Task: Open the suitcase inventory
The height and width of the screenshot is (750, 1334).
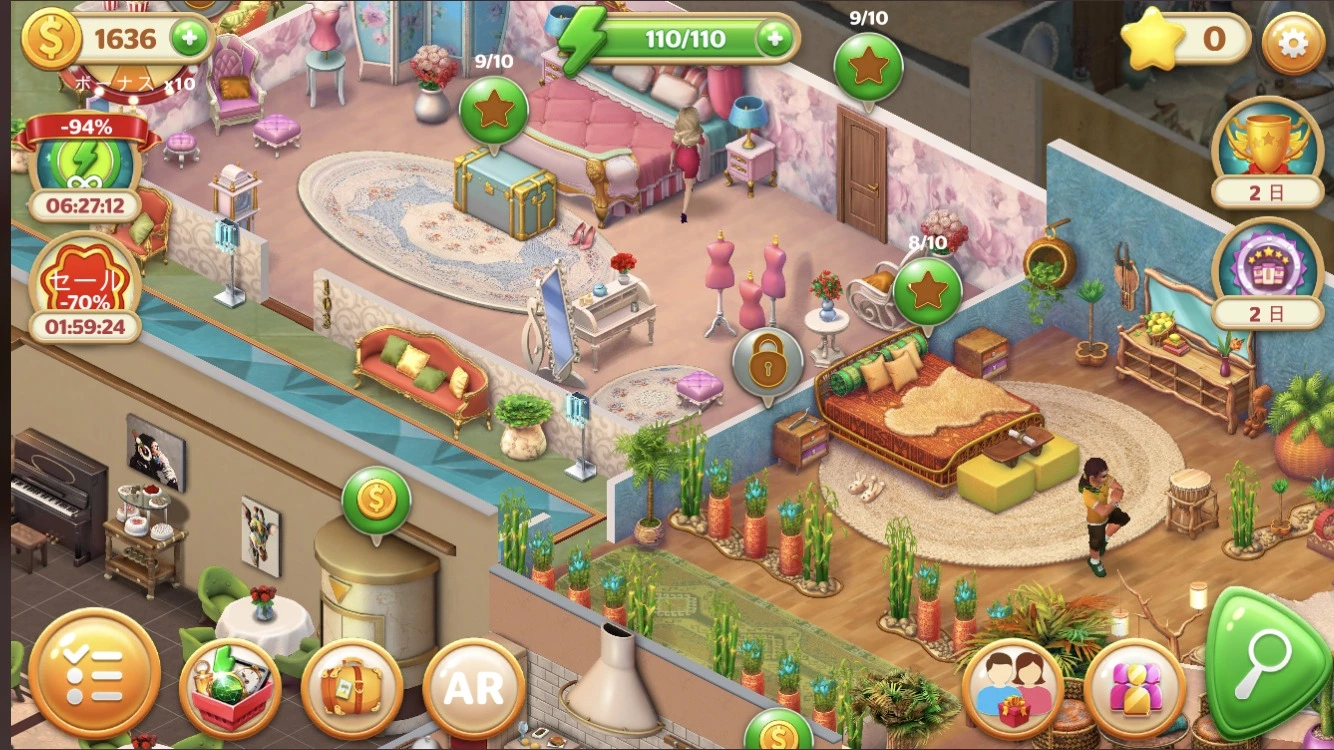Action: point(351,688)
